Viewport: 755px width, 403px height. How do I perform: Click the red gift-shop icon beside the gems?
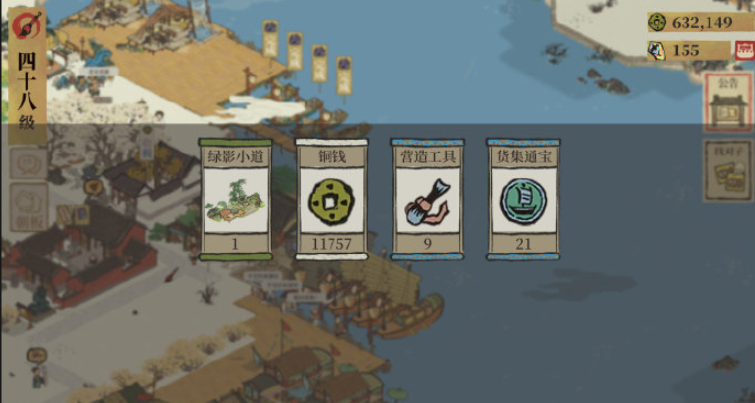pos(744,50)
